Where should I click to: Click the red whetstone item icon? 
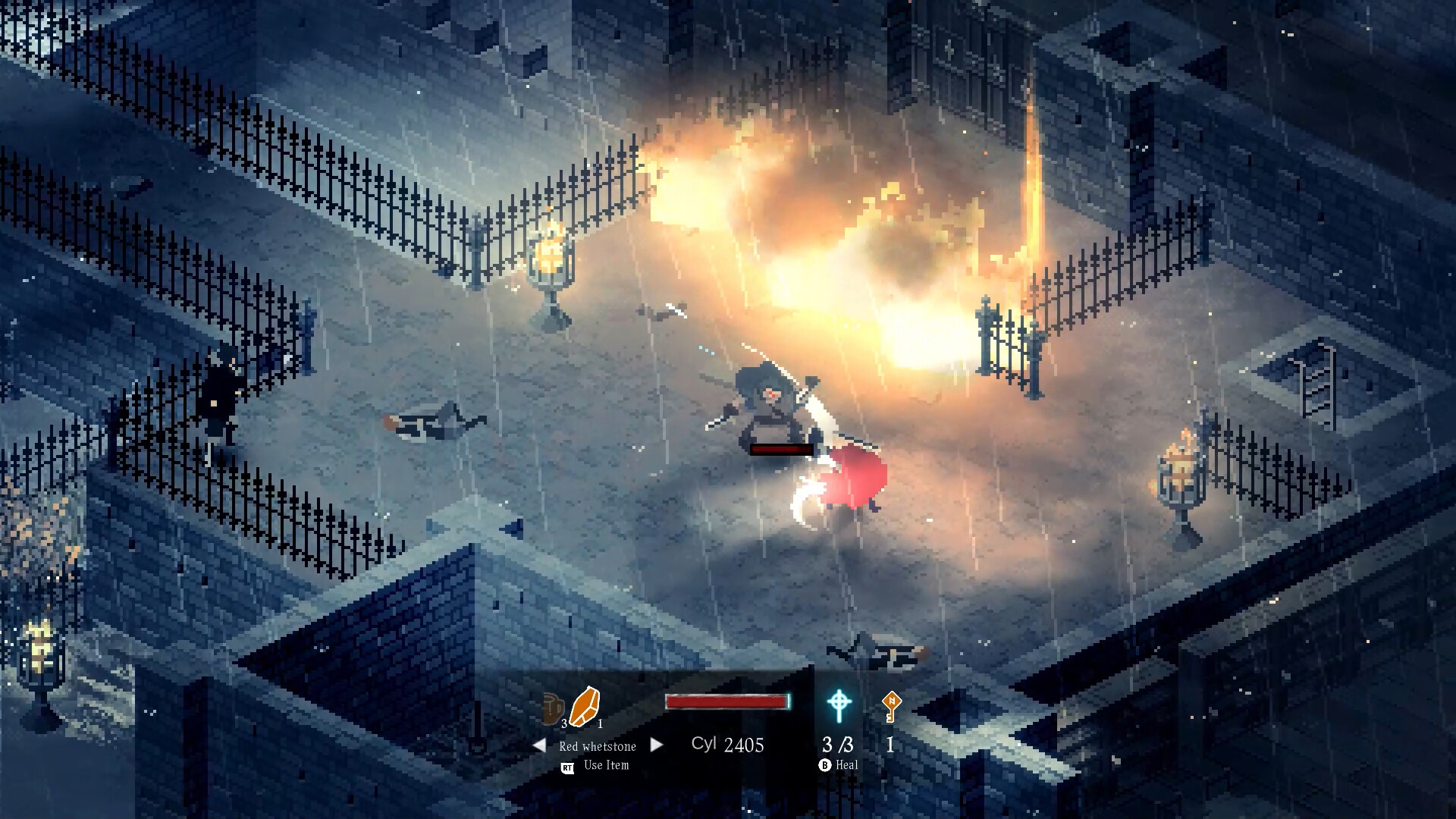[586, 705]
